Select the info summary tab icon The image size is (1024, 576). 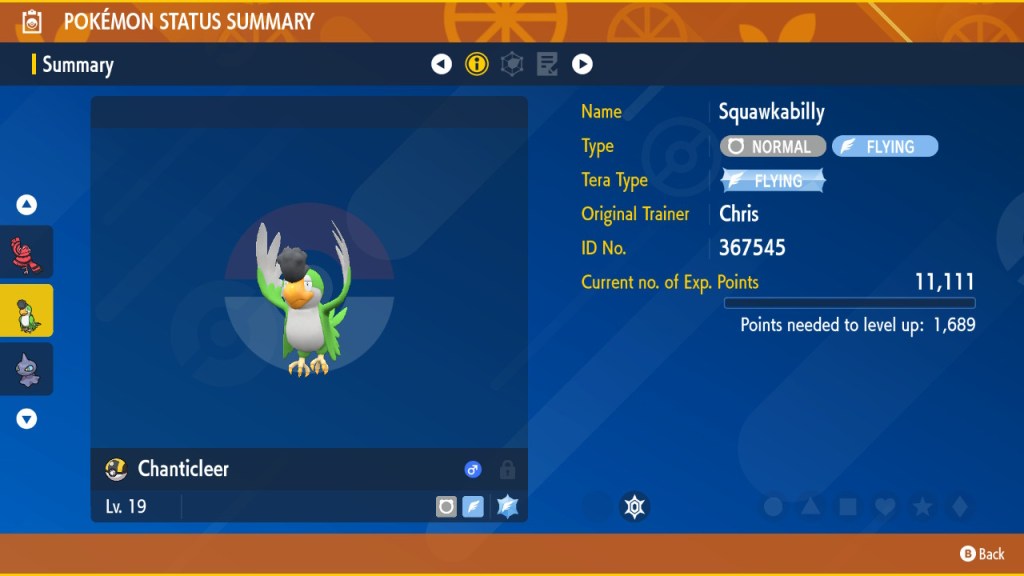pyautogui.click(x=477, y=65)
